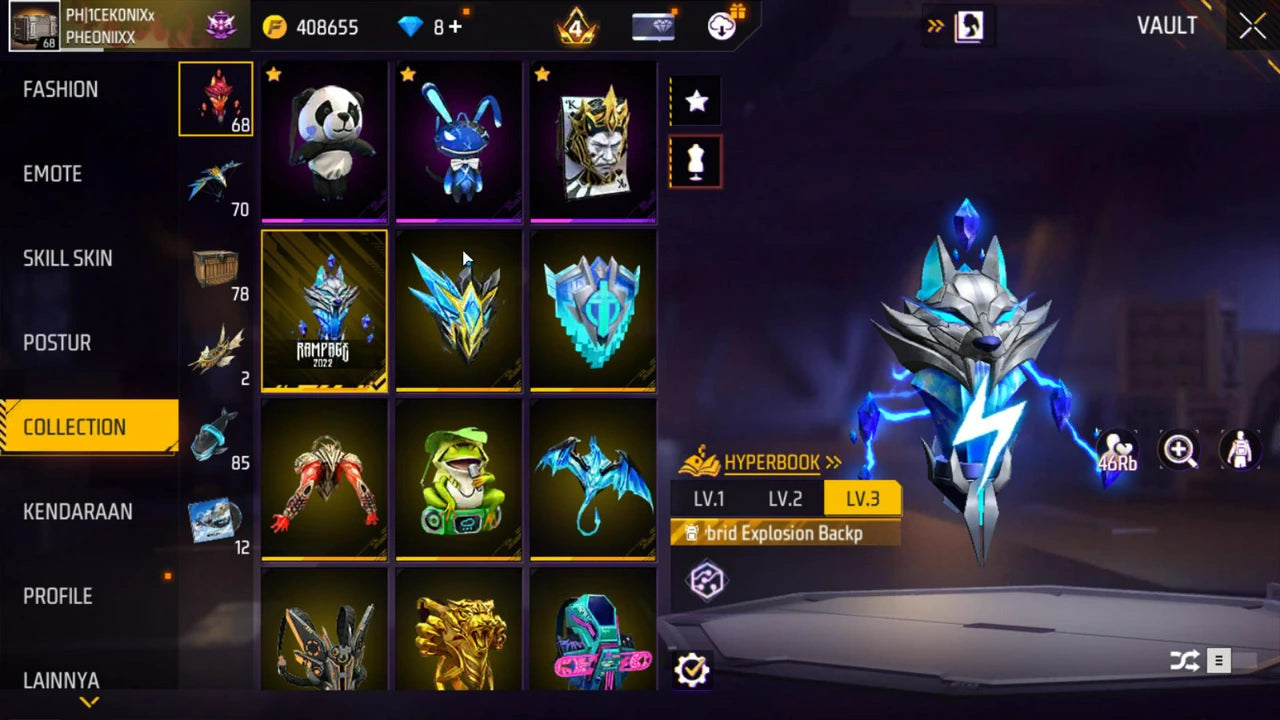Open the Fashion vault category
This screenshot has height=720, width=1280.
point(61,89)
